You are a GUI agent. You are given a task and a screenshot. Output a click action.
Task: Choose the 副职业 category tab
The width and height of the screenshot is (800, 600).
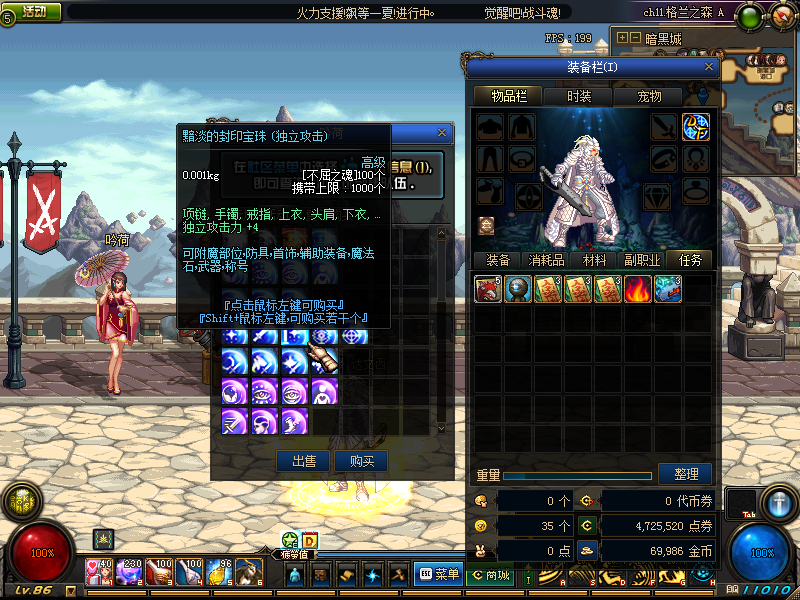[641, 260]
